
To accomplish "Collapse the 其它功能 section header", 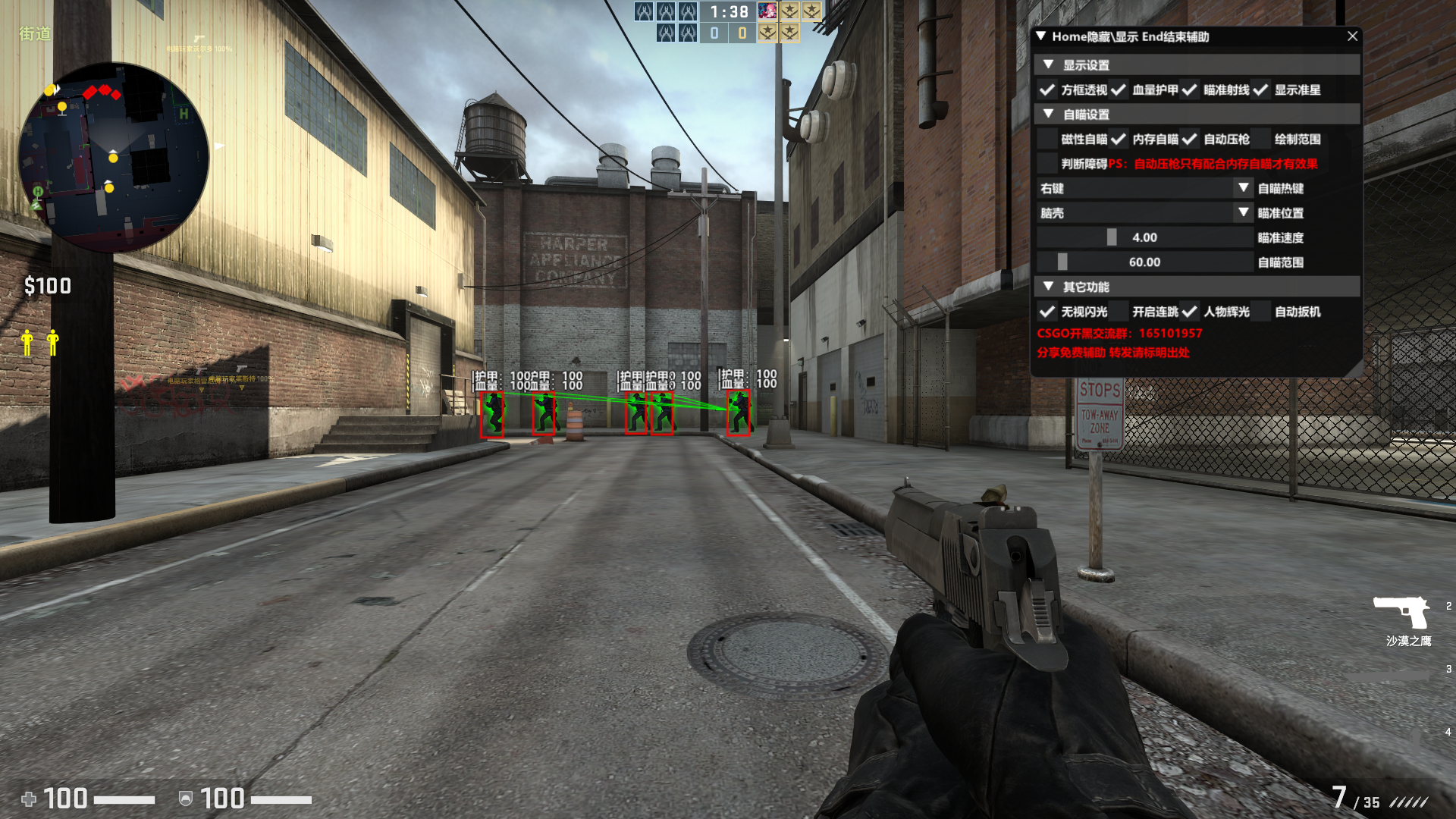I will [1048, 287].
